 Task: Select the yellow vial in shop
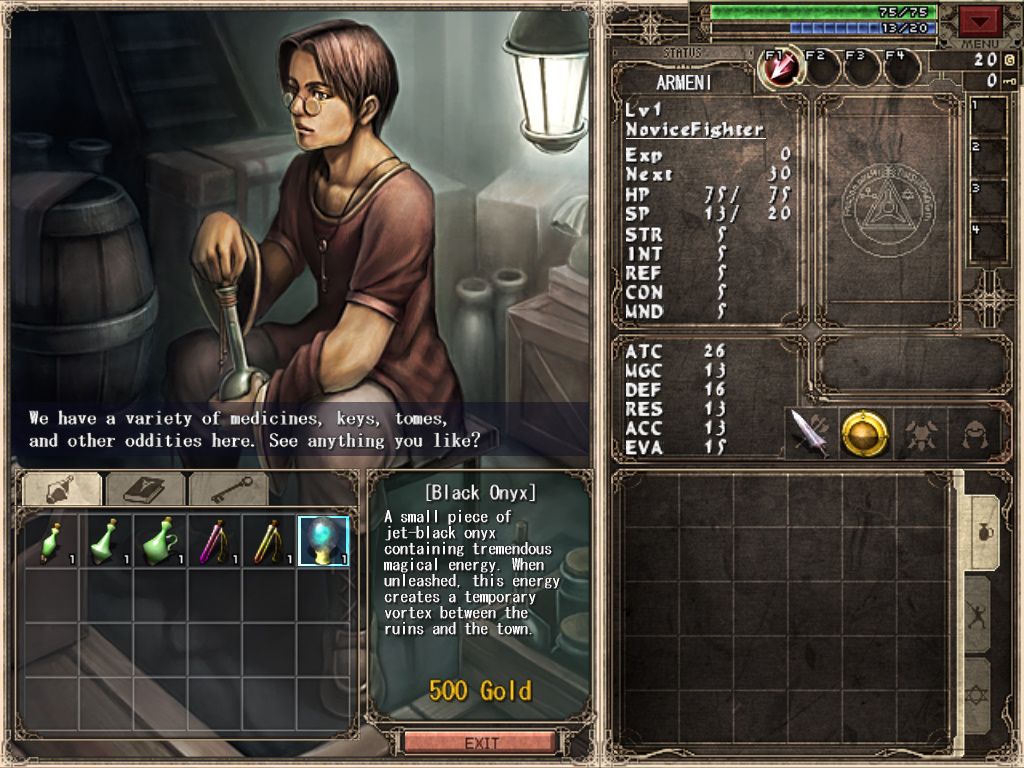tap(268, 541)
